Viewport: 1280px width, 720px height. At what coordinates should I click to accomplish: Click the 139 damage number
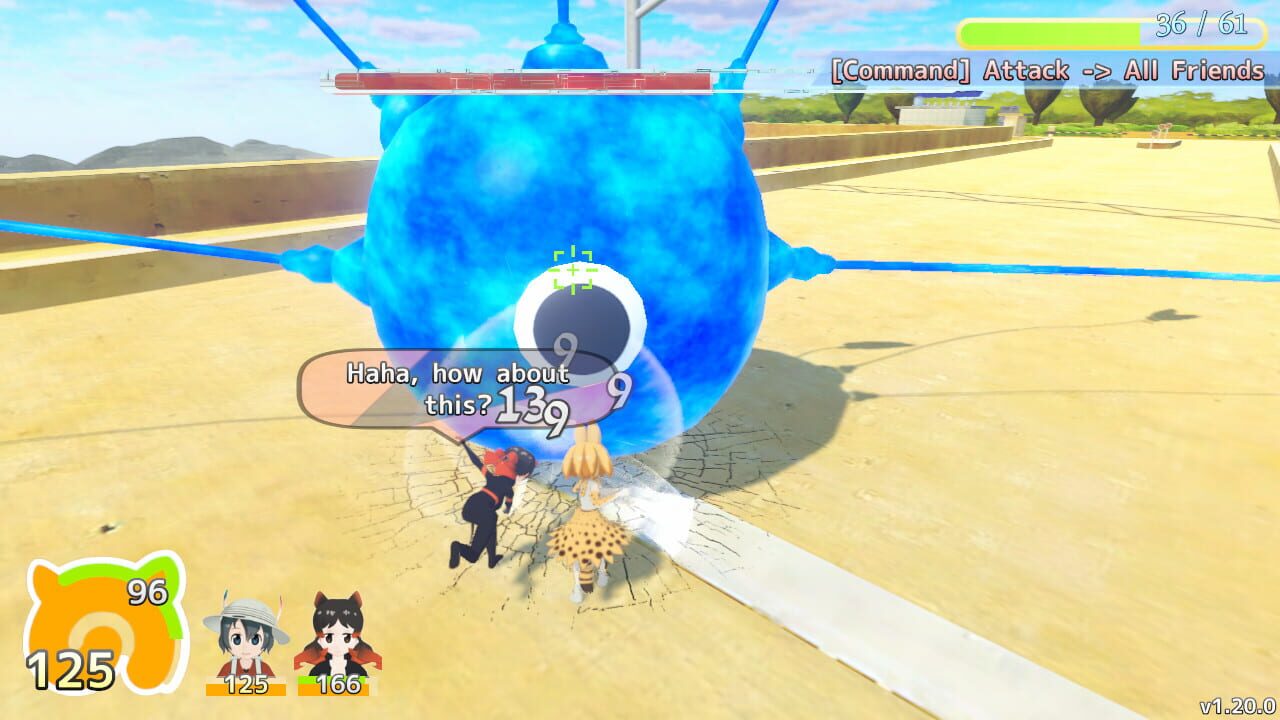point(535,403)
